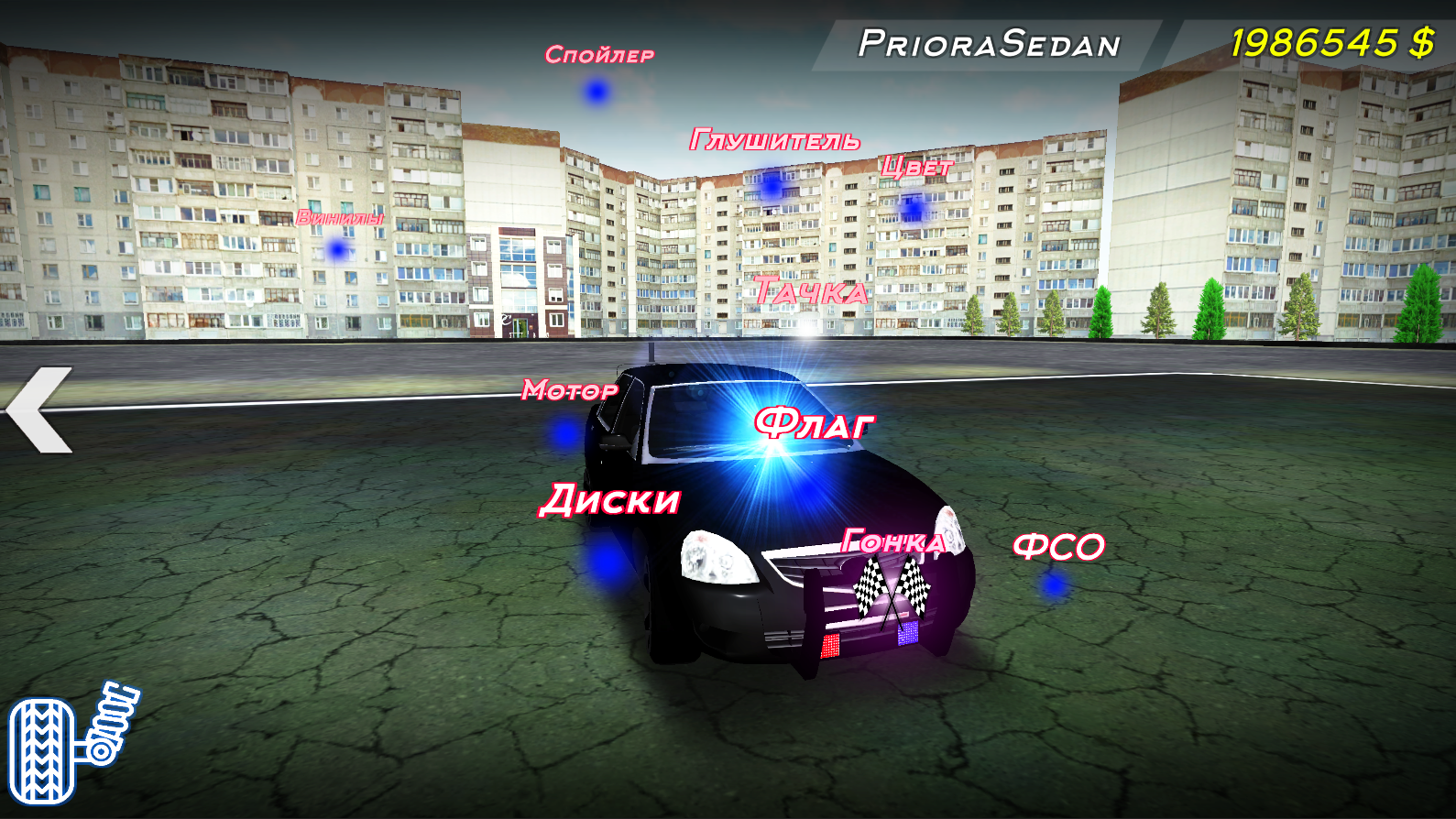Screen dimensions: 1456x819
Task: Select the Спойлер (spoiler) customization marker
Action: click(594, 92)
